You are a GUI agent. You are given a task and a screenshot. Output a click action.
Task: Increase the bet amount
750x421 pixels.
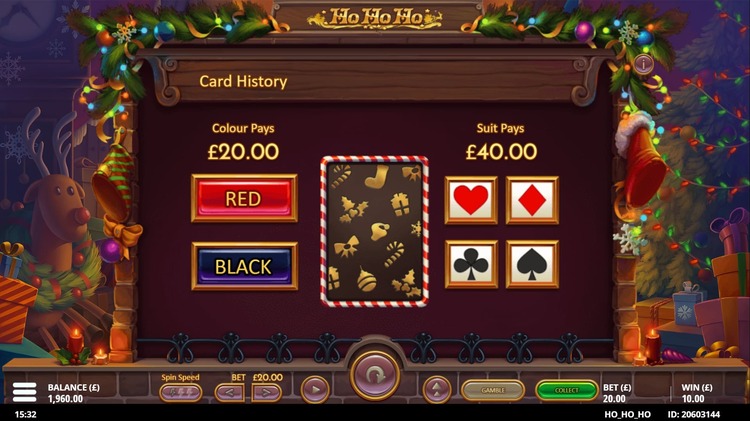click(x=266, y=392)
